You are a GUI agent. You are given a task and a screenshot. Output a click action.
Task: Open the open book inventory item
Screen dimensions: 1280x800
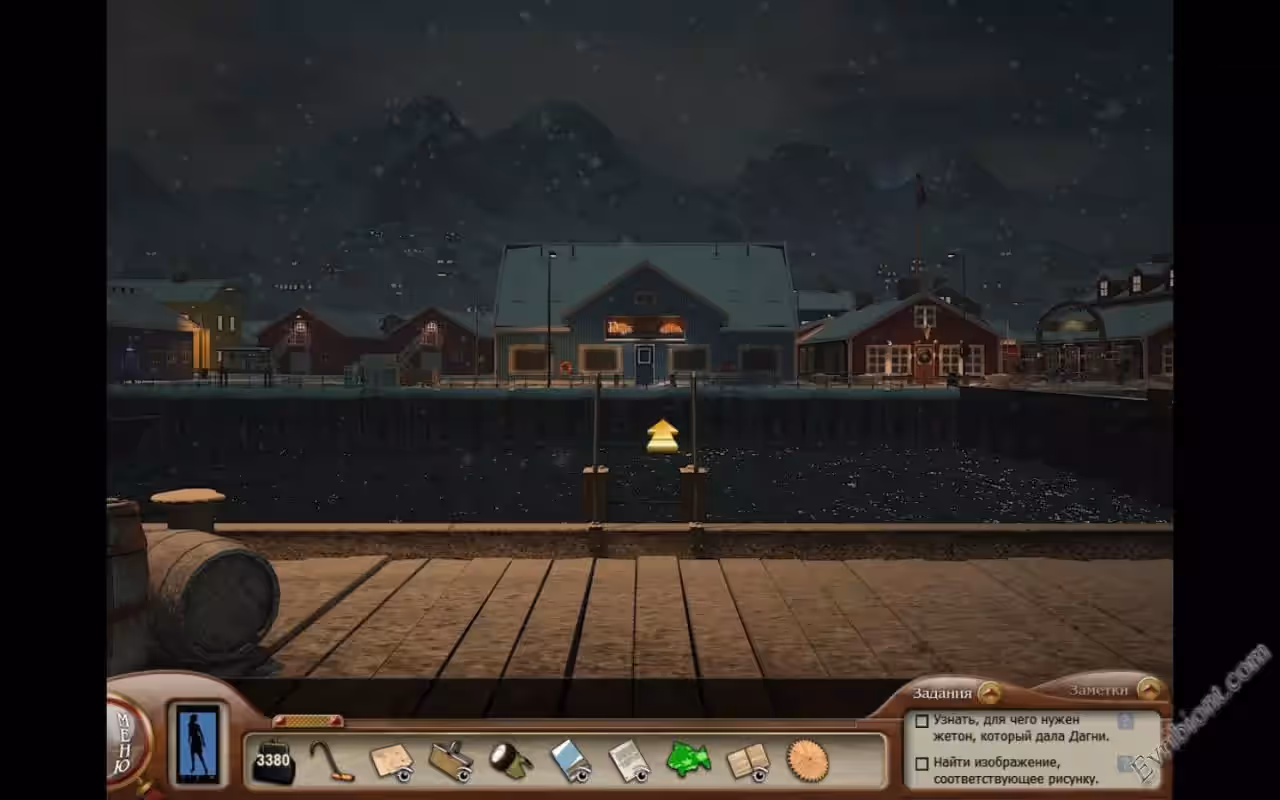coord(748,761)
